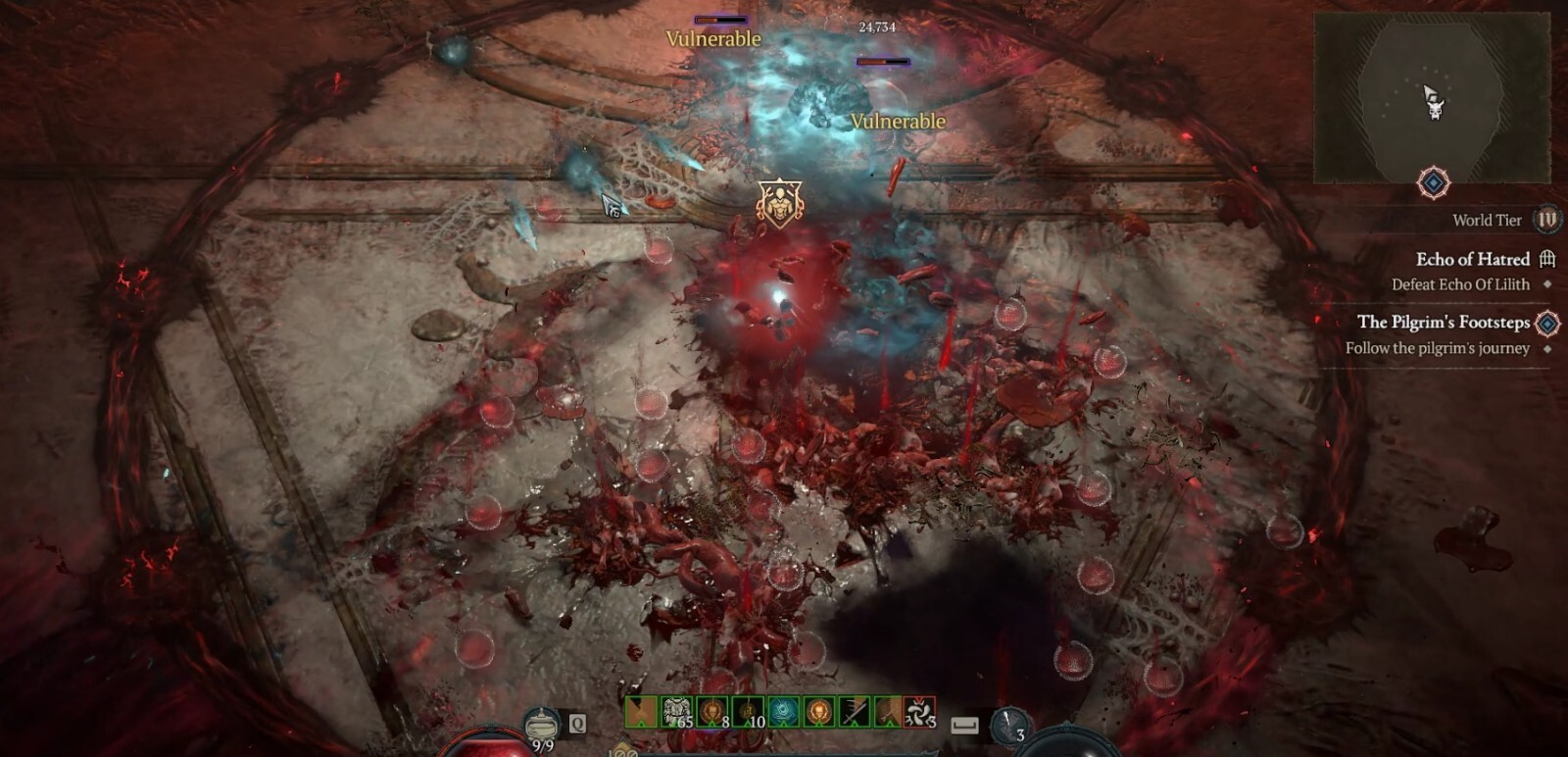Click the blue waypoint pin beside The Pilgrim's Footsteps
The image size is (1568, 757).
click(1547, 324)
